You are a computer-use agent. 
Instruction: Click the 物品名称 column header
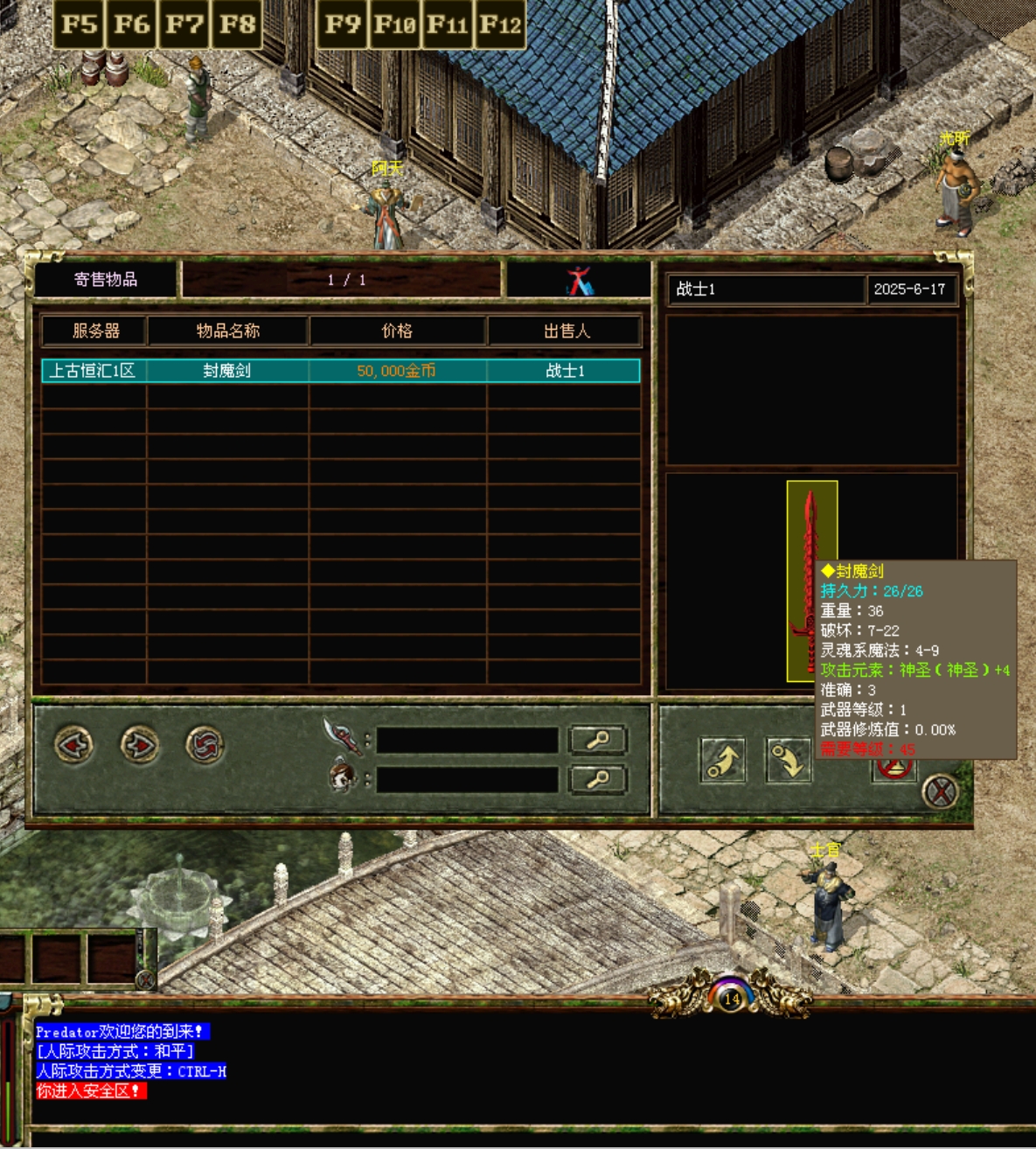tap(227, 331)
